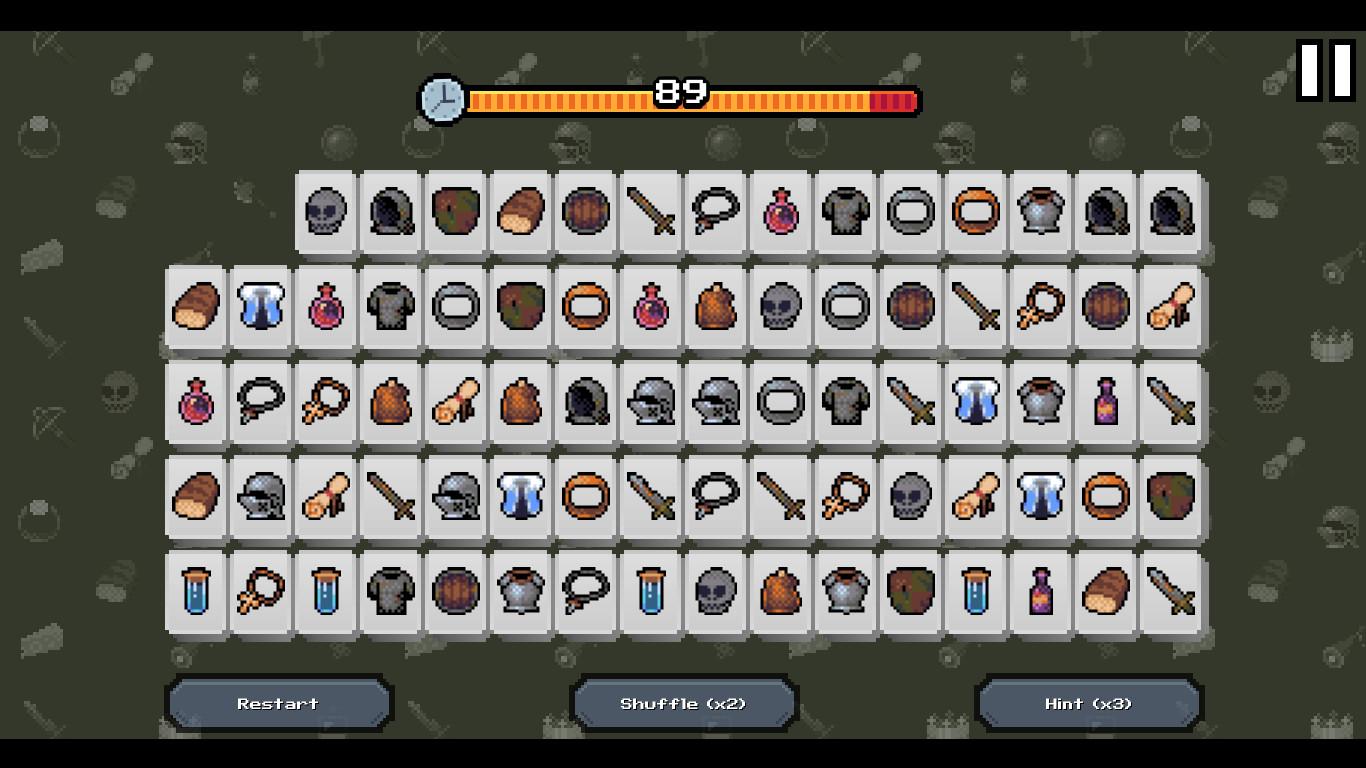Select the black hood tile in the middle row
The height and width of the screenshot is (768, 1366).
pyautogui.click(x=586, y=403)
